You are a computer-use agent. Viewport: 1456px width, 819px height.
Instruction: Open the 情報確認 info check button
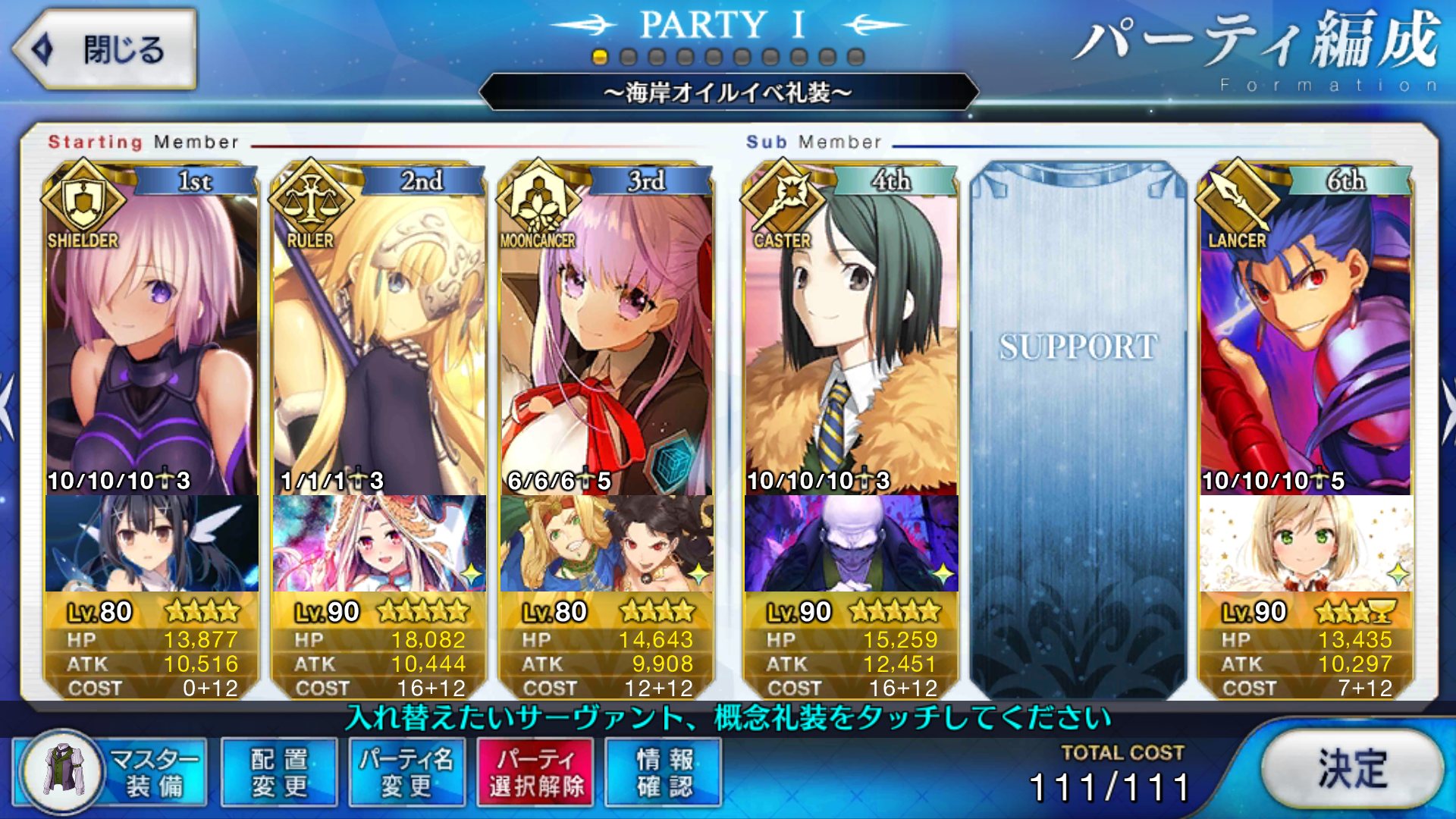click(664, 772)
